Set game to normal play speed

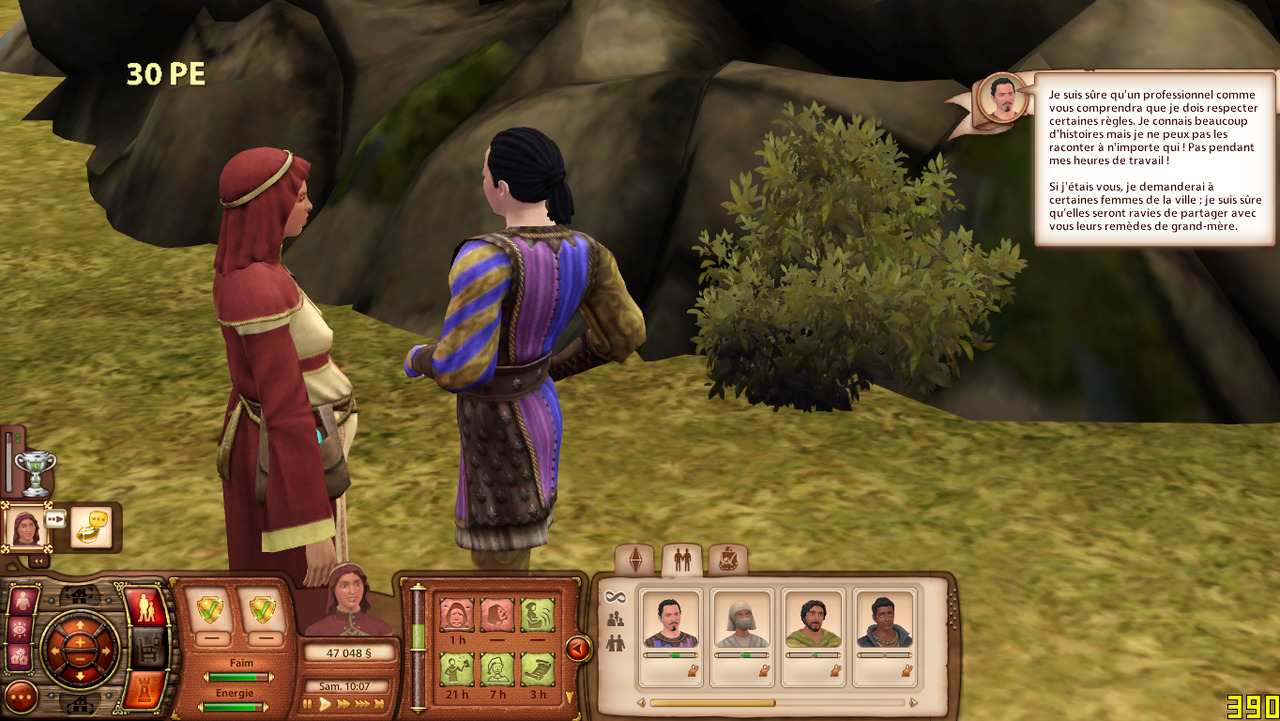[x=325, y=705]
